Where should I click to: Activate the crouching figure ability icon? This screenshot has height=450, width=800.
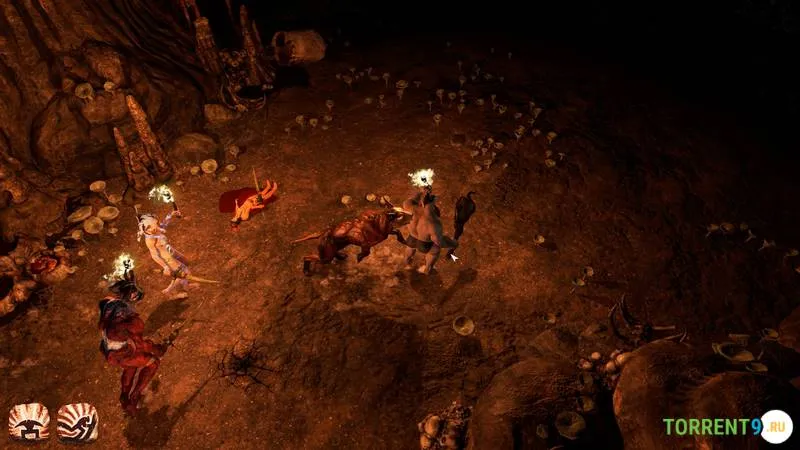[29, 422]
